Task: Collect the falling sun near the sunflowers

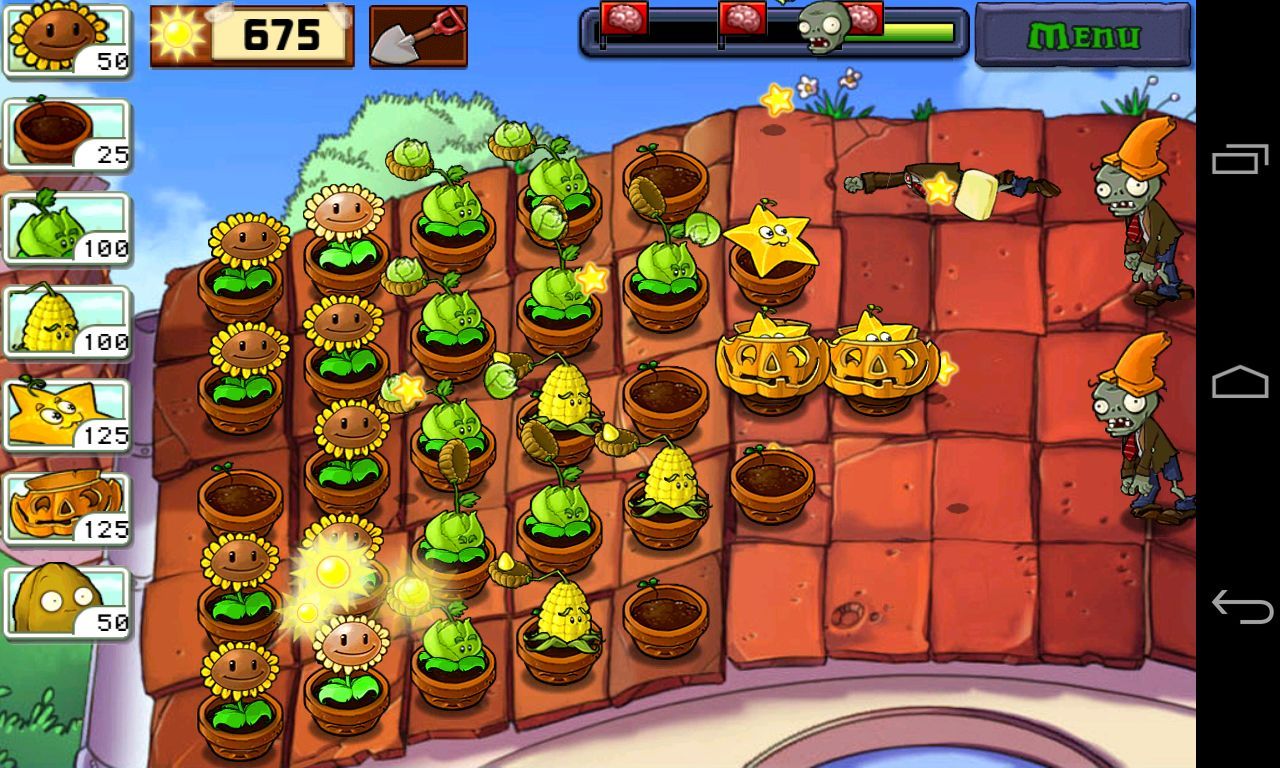Action: pyautogui.click(x=332, y=570)
